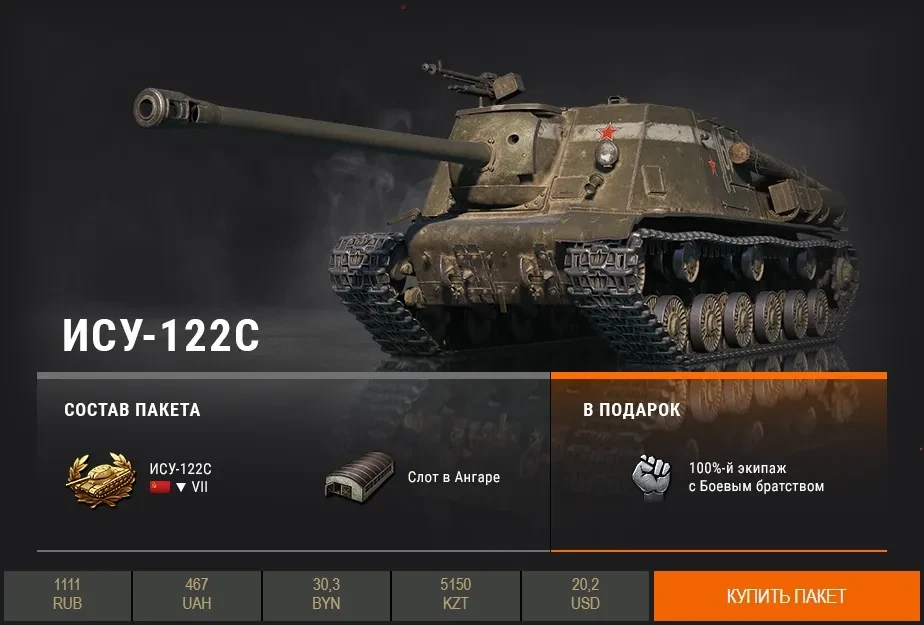Click the hangar slot icon
The height and width of the screenshot is (625, 924).
357,478
